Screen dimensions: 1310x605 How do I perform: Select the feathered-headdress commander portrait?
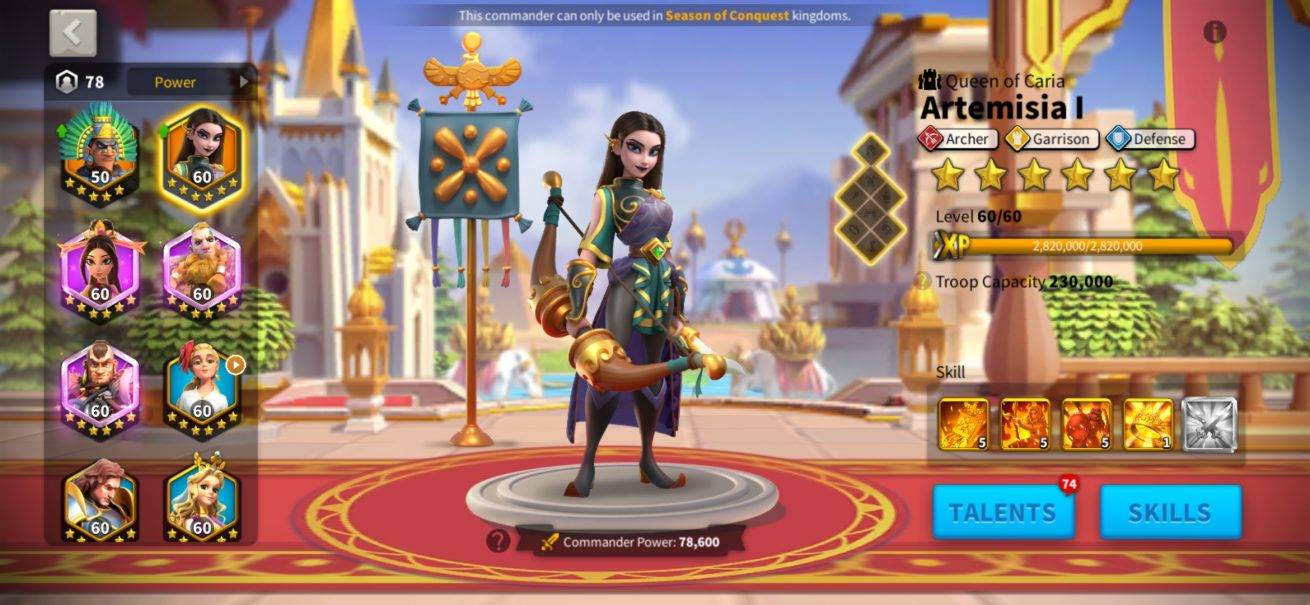98,153
